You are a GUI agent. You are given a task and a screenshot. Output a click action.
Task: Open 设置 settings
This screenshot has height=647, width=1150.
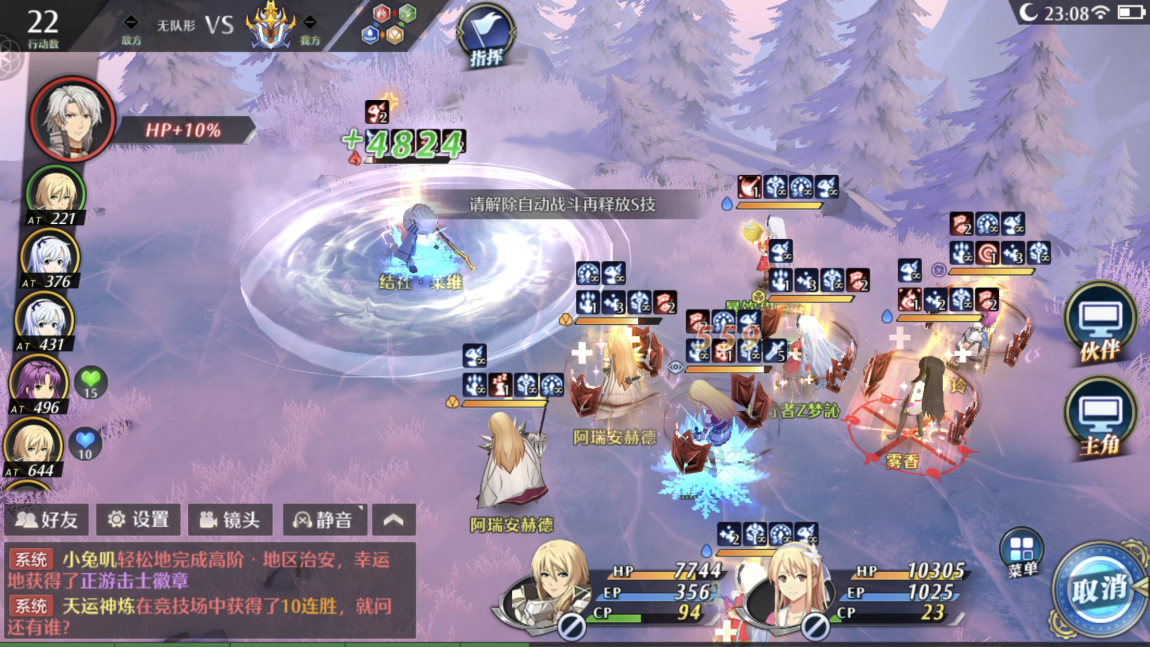tap(138, 520)
